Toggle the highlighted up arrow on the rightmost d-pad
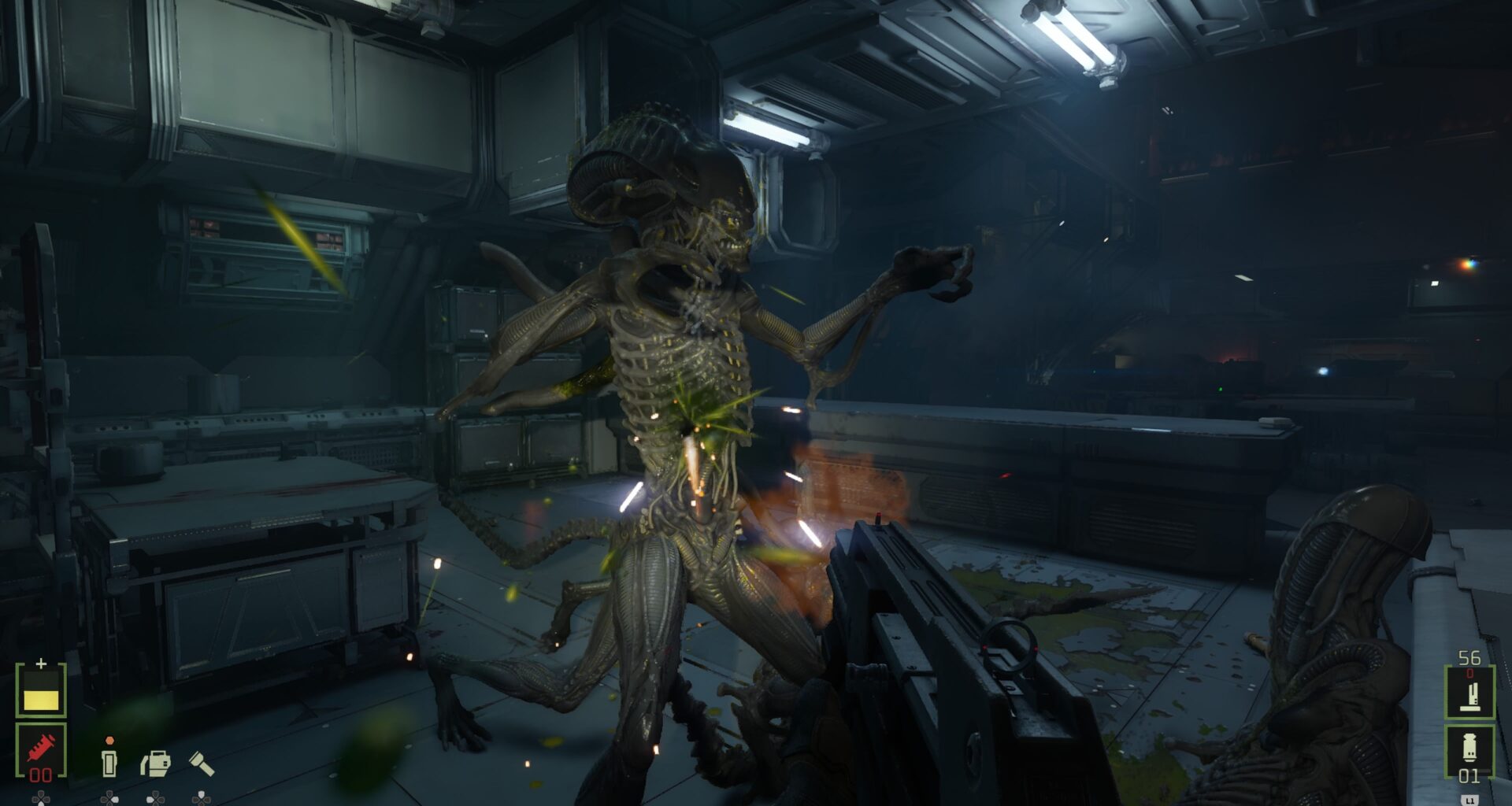The height and width of the screenshot is (806, 1512). click(x=200, y=793)
